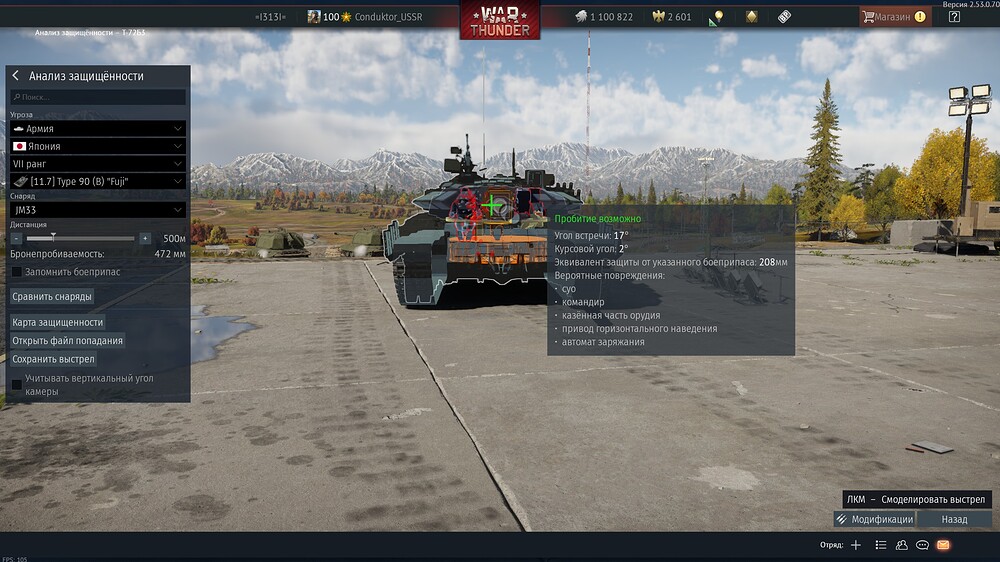Open the Япония nation dropdown
The image size is (1000, 562).
click(98, 146)
